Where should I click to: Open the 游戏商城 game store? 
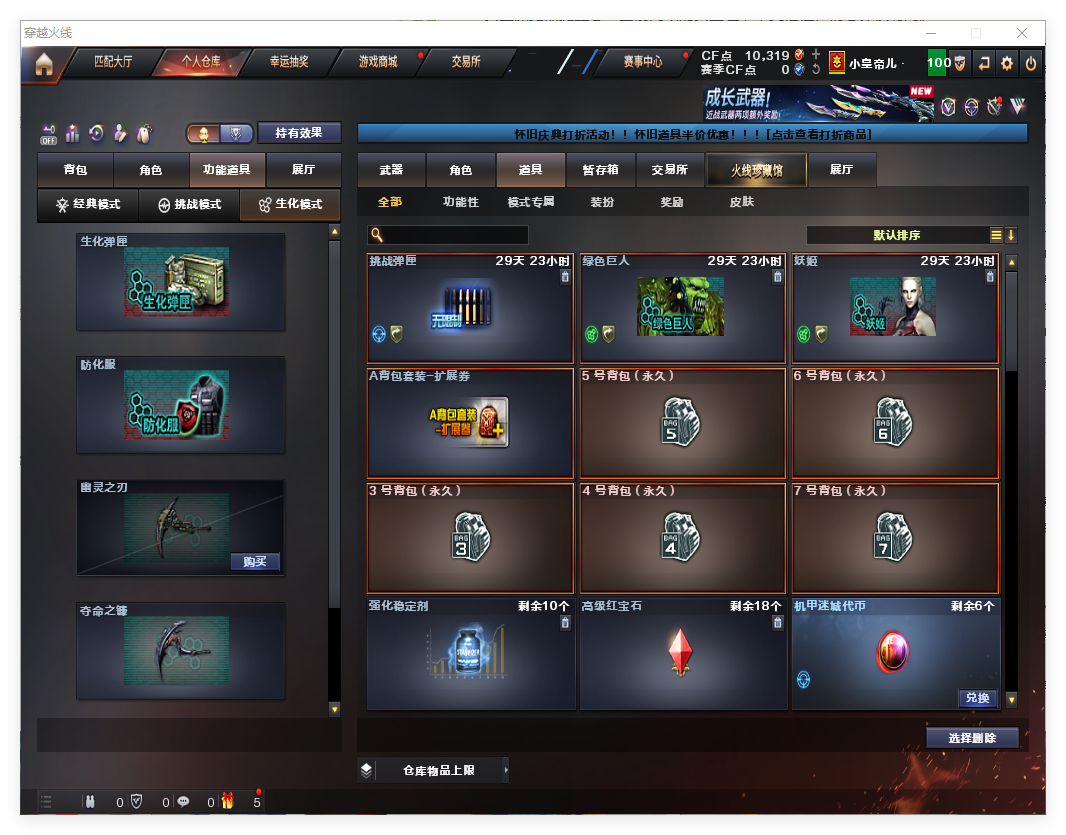click(378, 62)
